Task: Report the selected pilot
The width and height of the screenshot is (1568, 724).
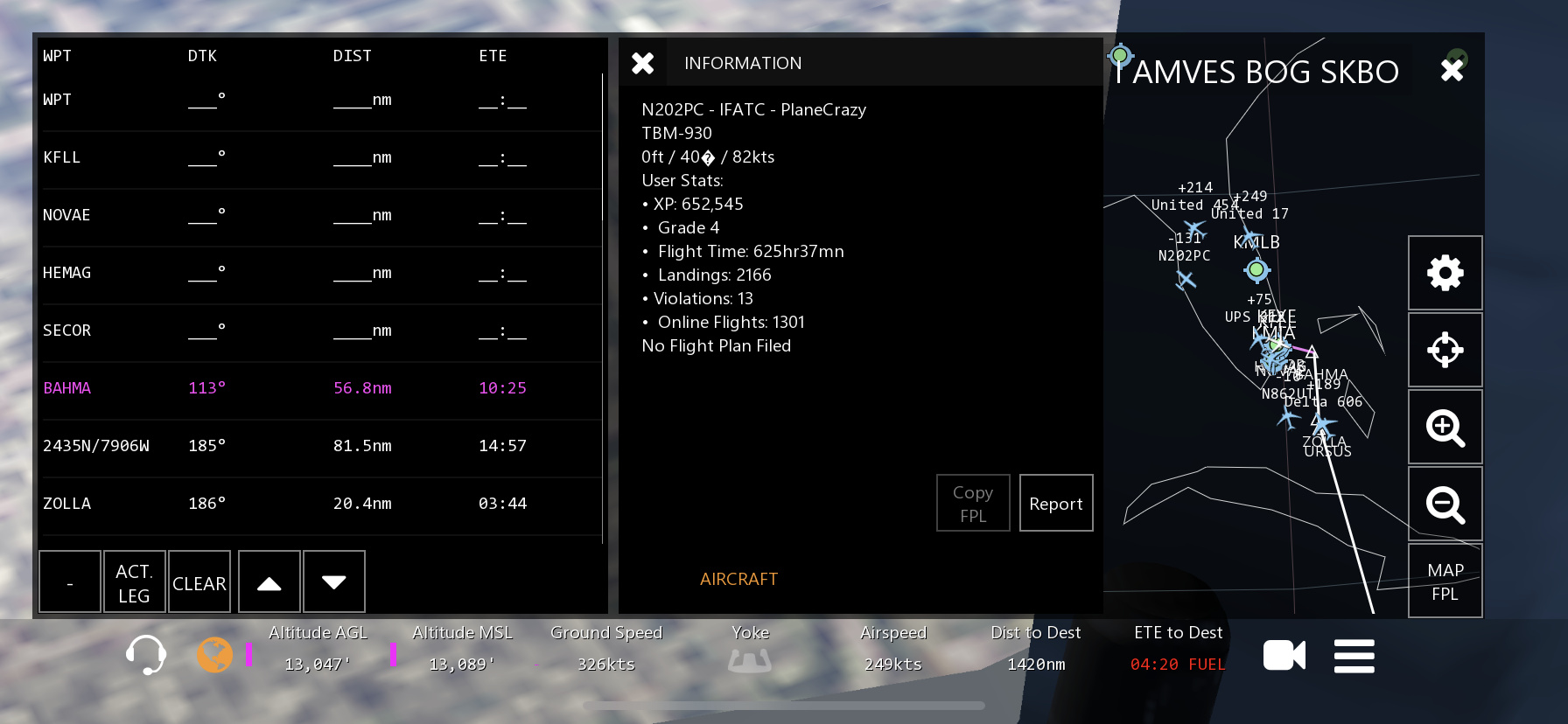Action: coord(1056,504)
